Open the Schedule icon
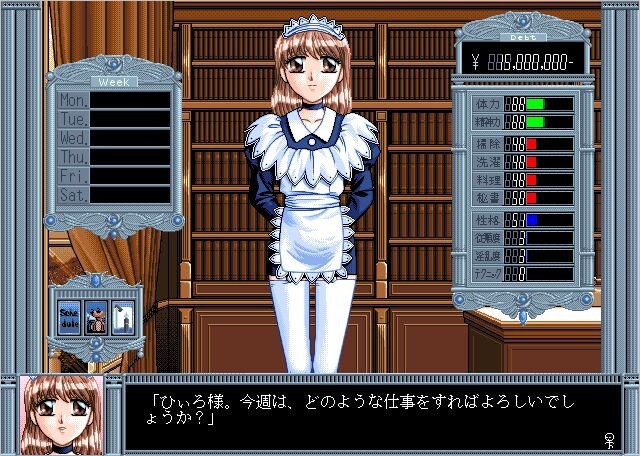Screen dimensions: 640x456 tap(70, 315)
